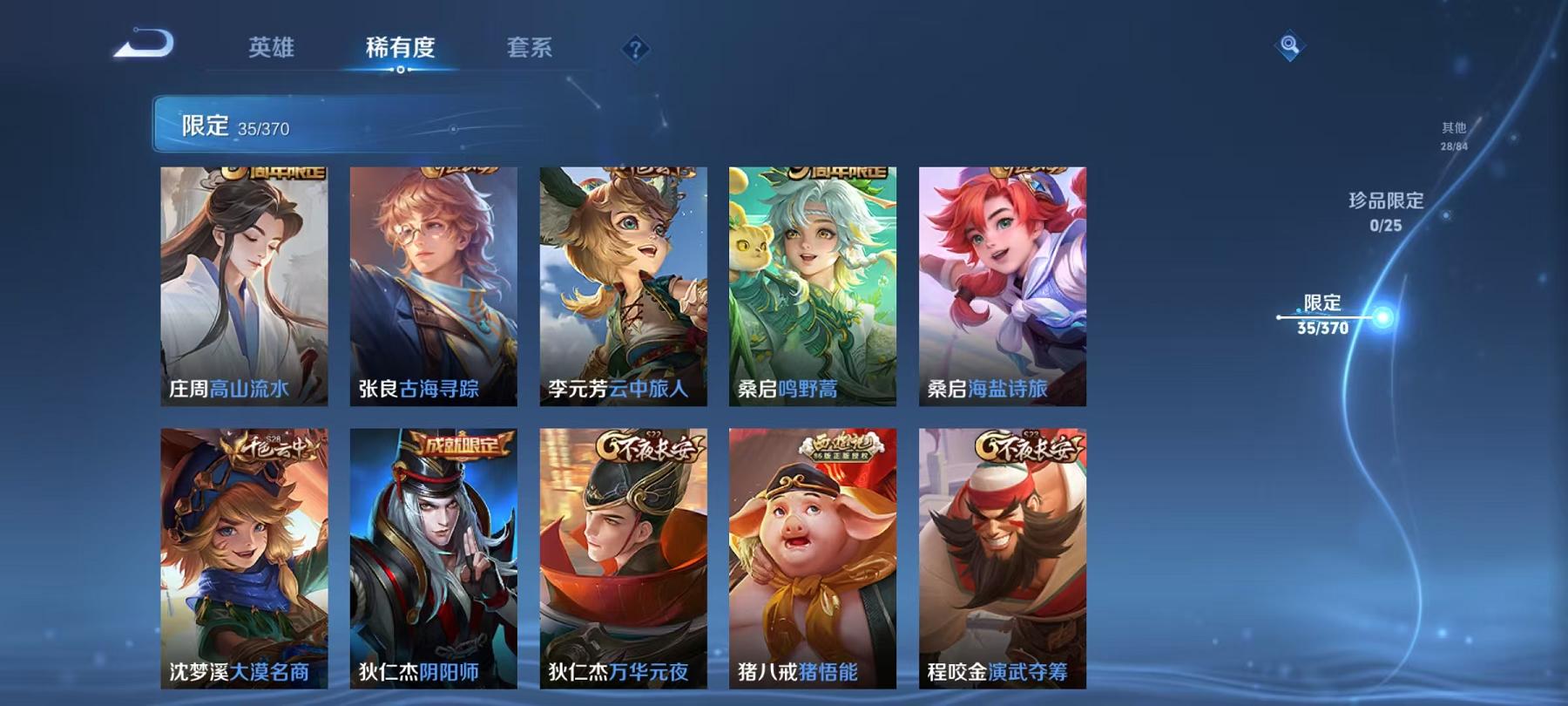This screenshot has width=1568, height=706.
Task: Reselect the 稀有度 tab
Action: tap(401, 50)
